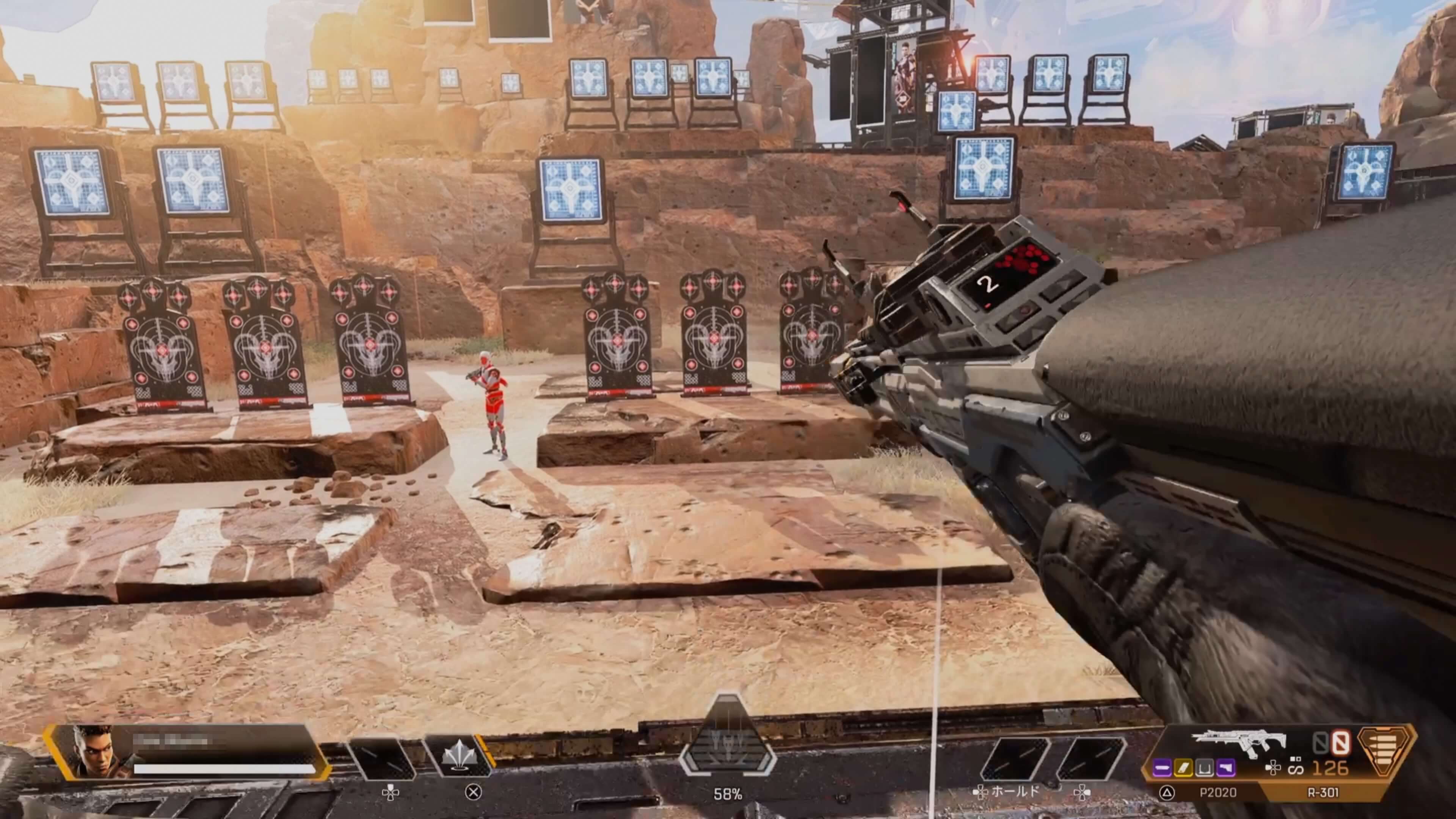
Task: Choose the gold magazine attachment slot
Action: click(1183, 767)
